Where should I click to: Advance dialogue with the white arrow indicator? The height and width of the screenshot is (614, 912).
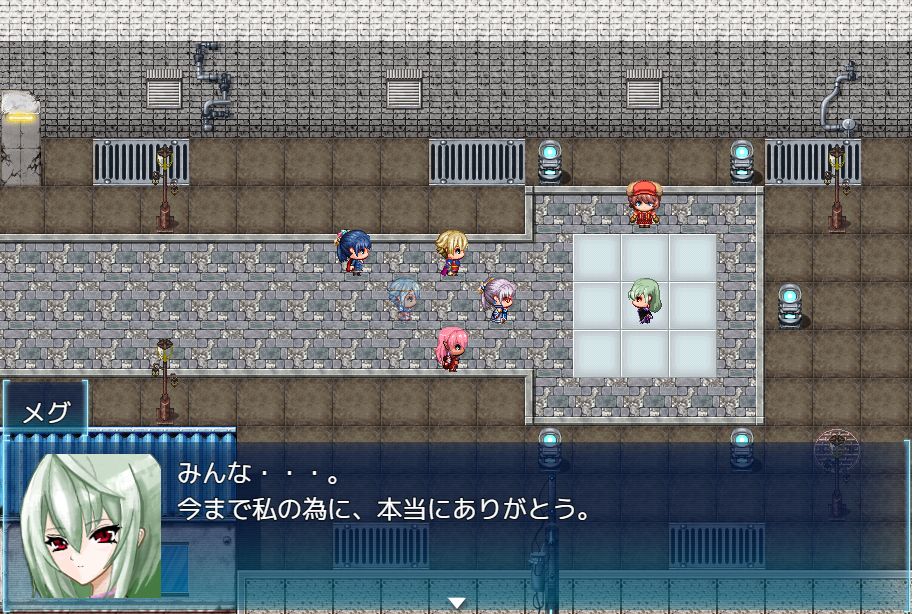[456, 602]
